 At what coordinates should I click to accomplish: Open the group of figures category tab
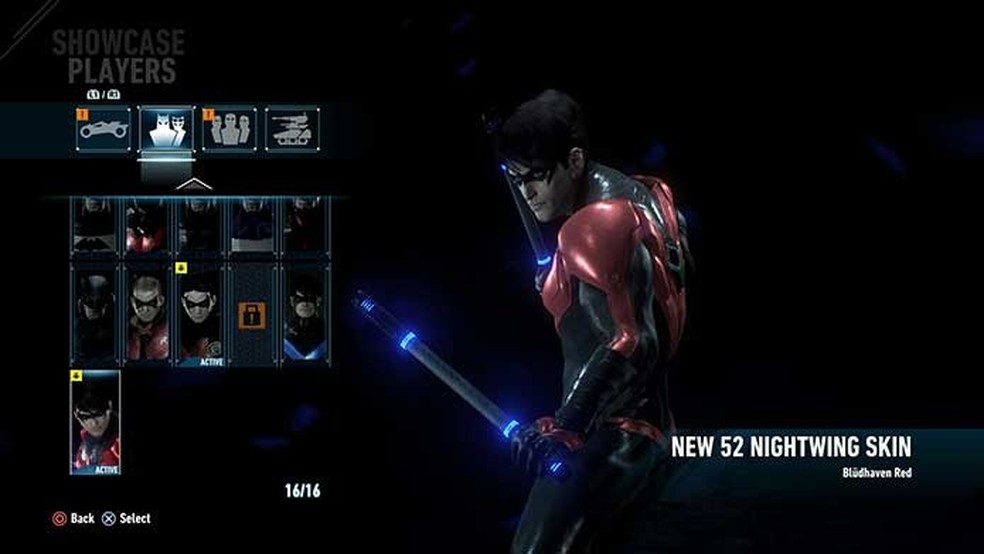point(229,129)
